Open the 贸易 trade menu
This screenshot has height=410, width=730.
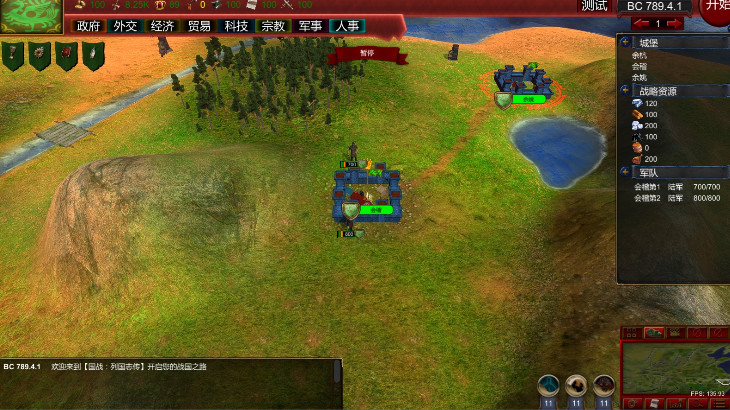click(199, 26)
